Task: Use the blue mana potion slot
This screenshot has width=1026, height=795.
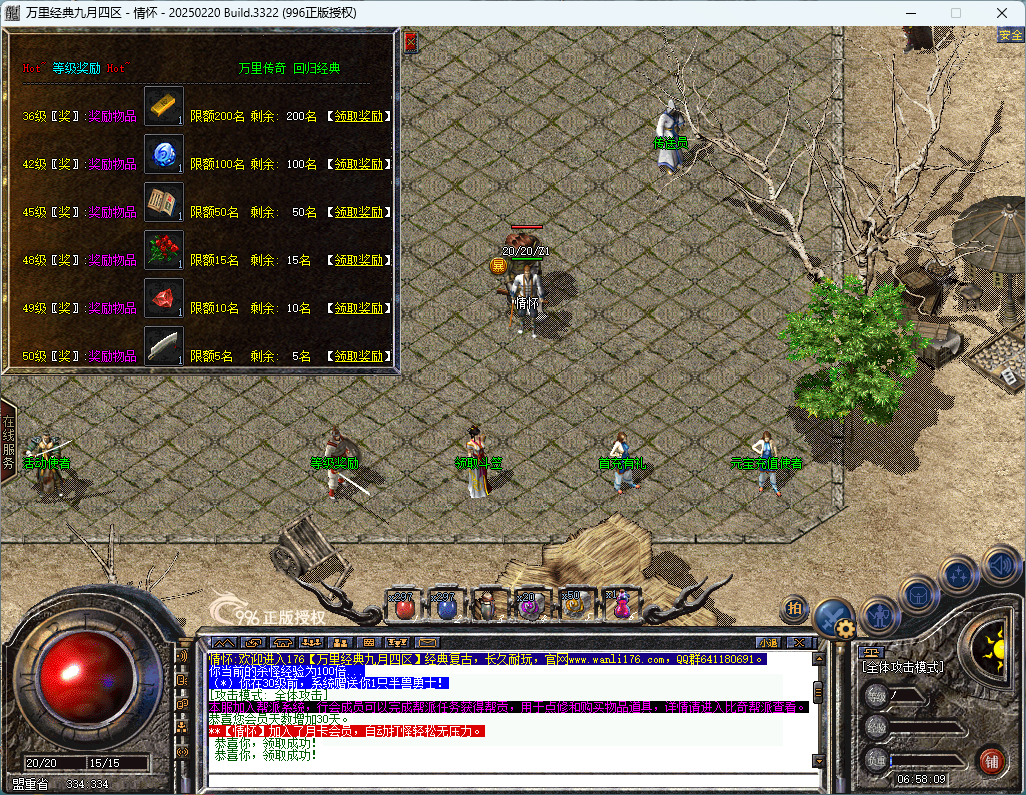Action: 446,604
